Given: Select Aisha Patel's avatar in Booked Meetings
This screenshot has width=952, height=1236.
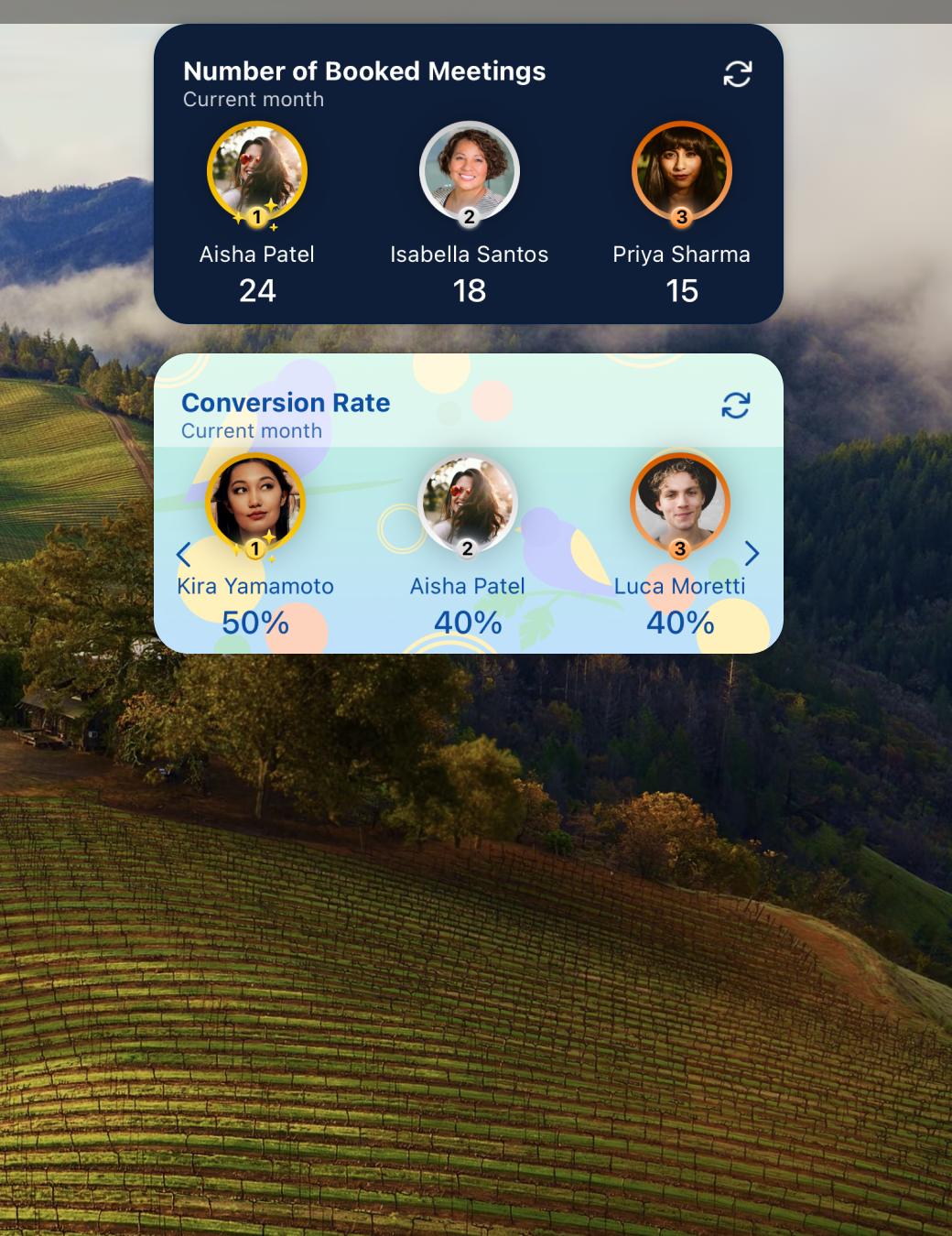Looking at the screenshot, I should (257, 171).
